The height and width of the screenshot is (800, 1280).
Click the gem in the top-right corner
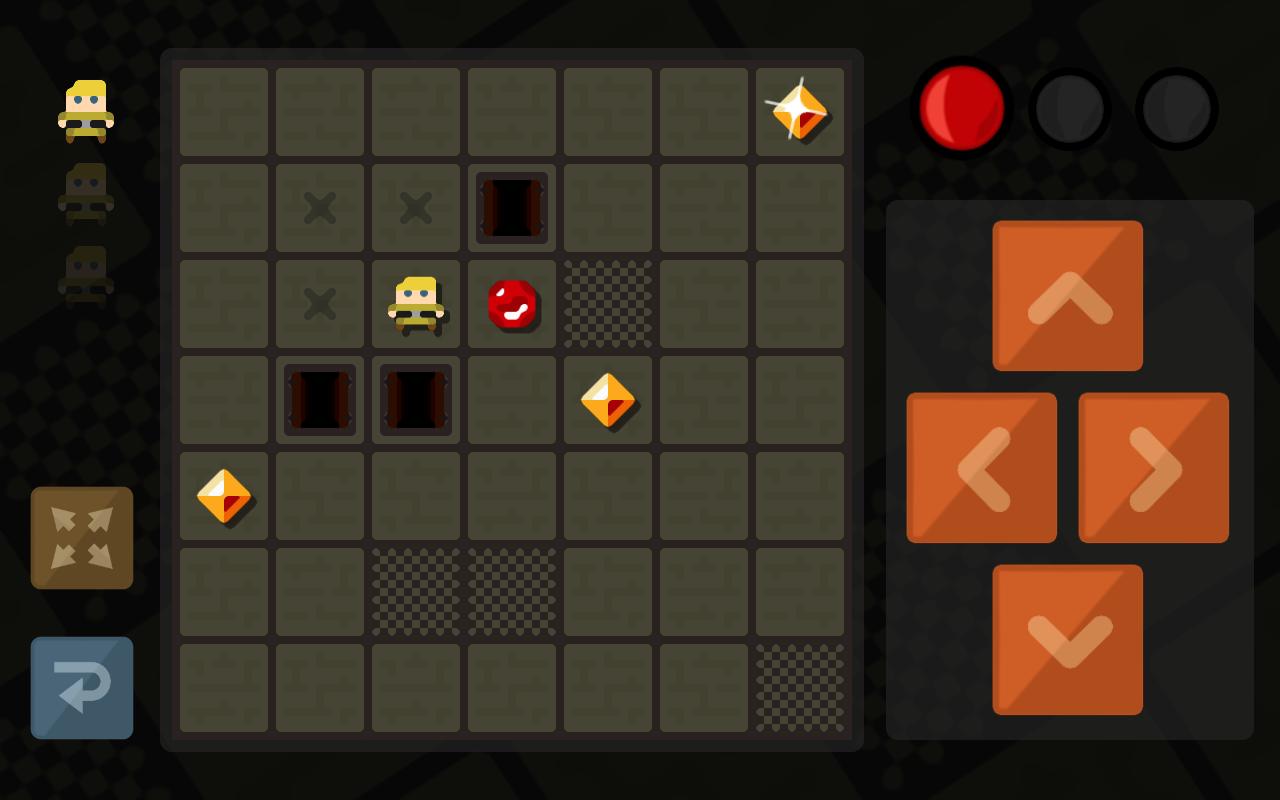tap(800, 112)
